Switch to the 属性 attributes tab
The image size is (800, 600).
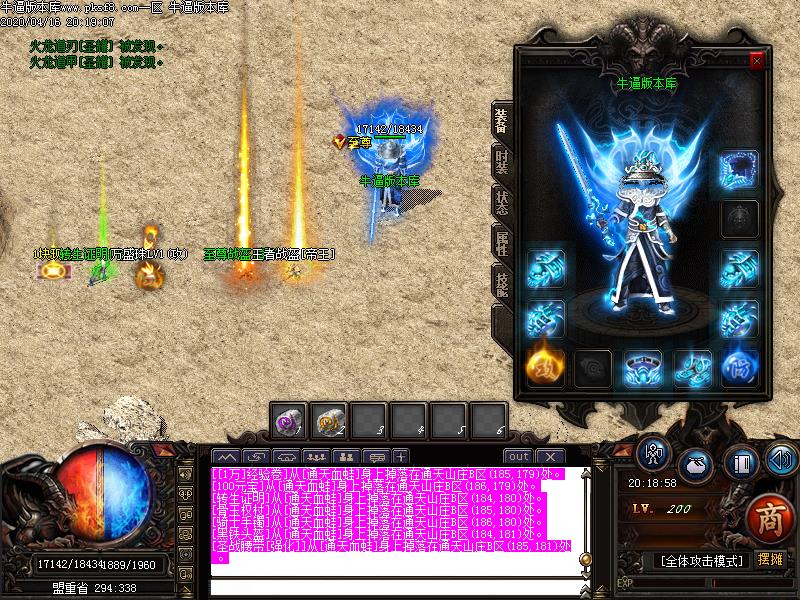point(501,241)
